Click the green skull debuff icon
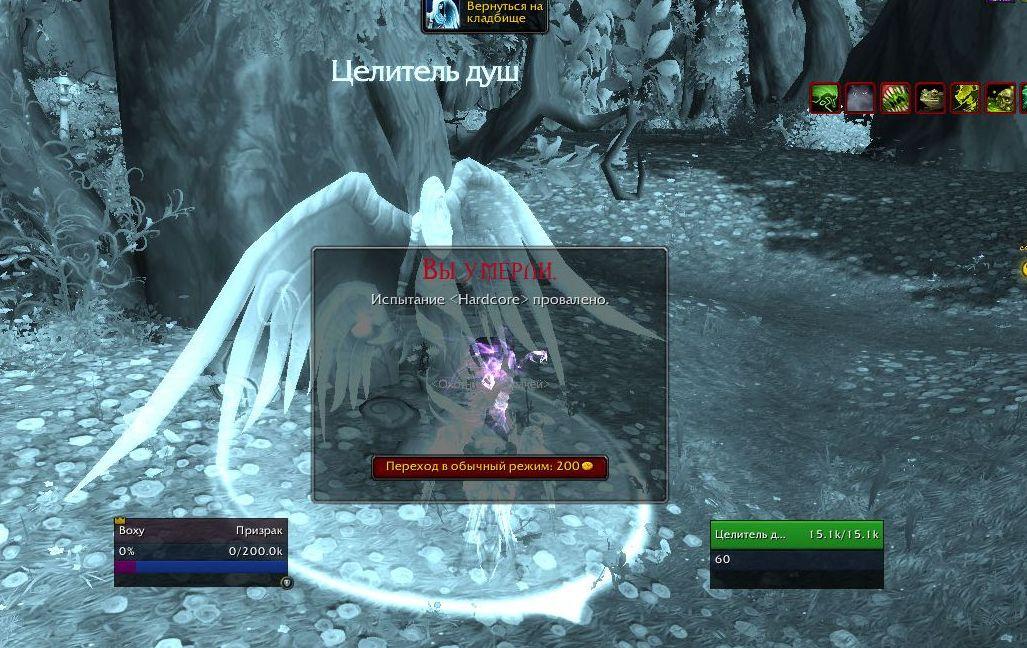This screenshot has height=648, width=1027. [x=1000, y=98]
